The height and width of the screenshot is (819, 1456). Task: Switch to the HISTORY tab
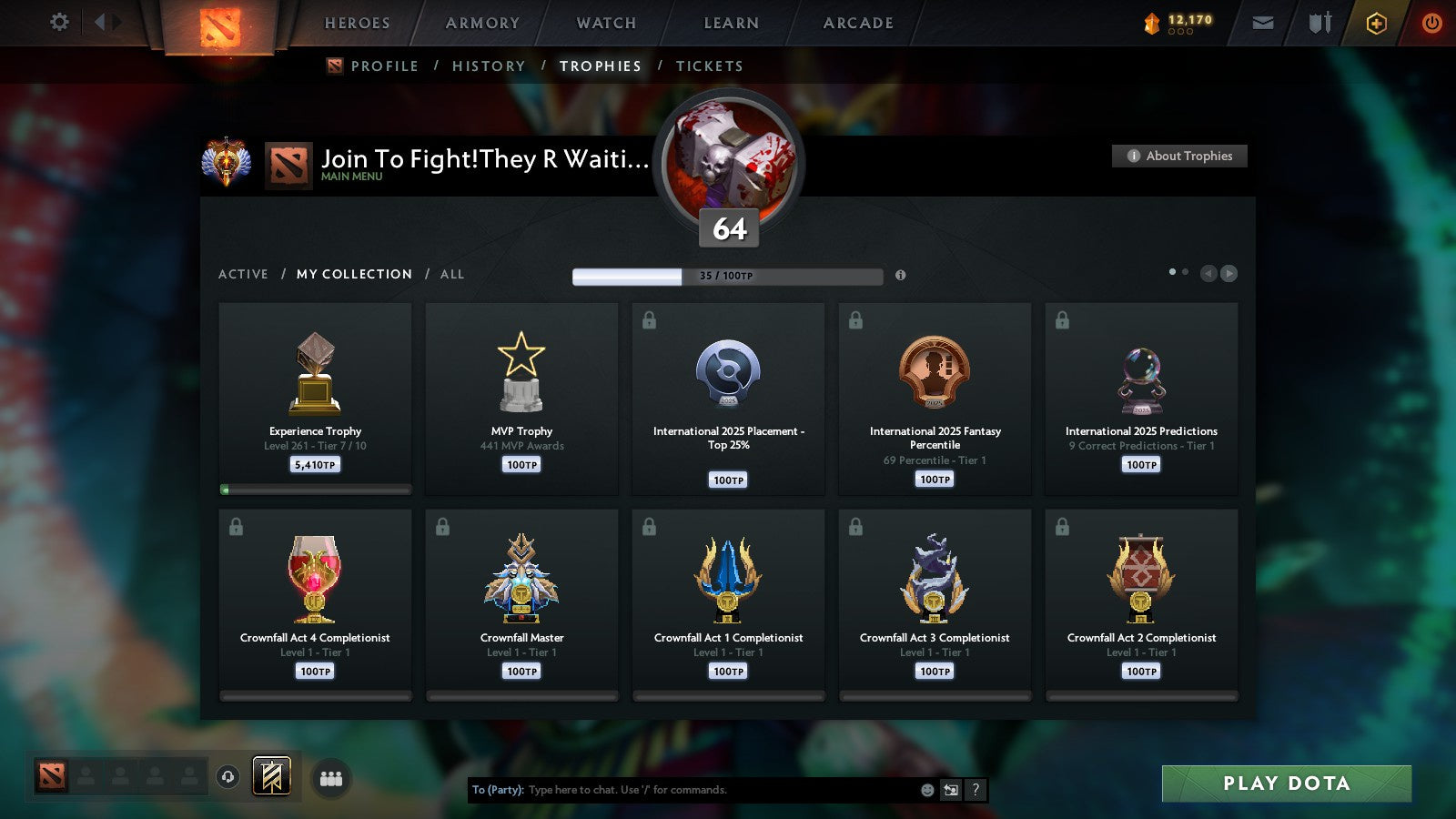[490, 66]
